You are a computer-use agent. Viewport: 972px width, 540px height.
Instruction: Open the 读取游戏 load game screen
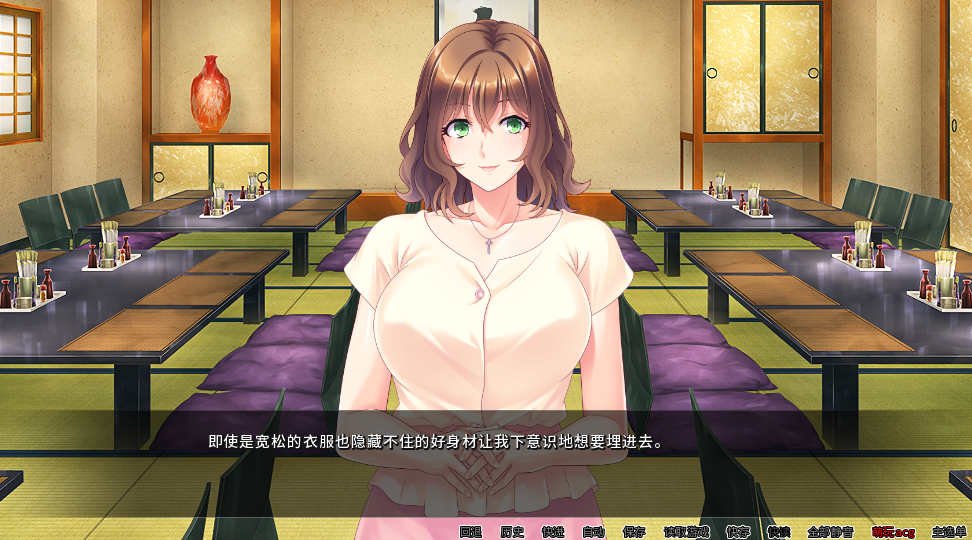click(686, 532)
